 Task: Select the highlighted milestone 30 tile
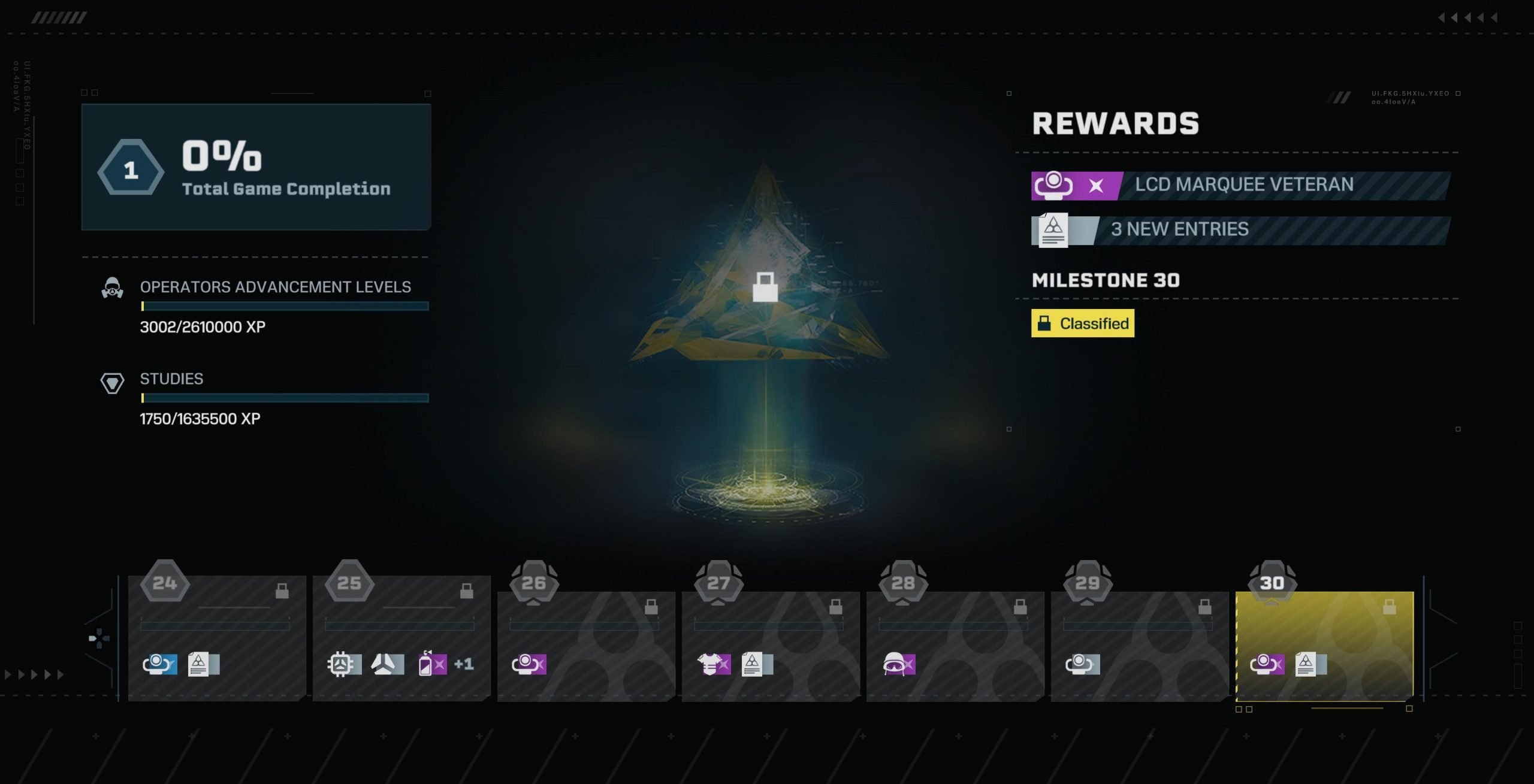1324,646
